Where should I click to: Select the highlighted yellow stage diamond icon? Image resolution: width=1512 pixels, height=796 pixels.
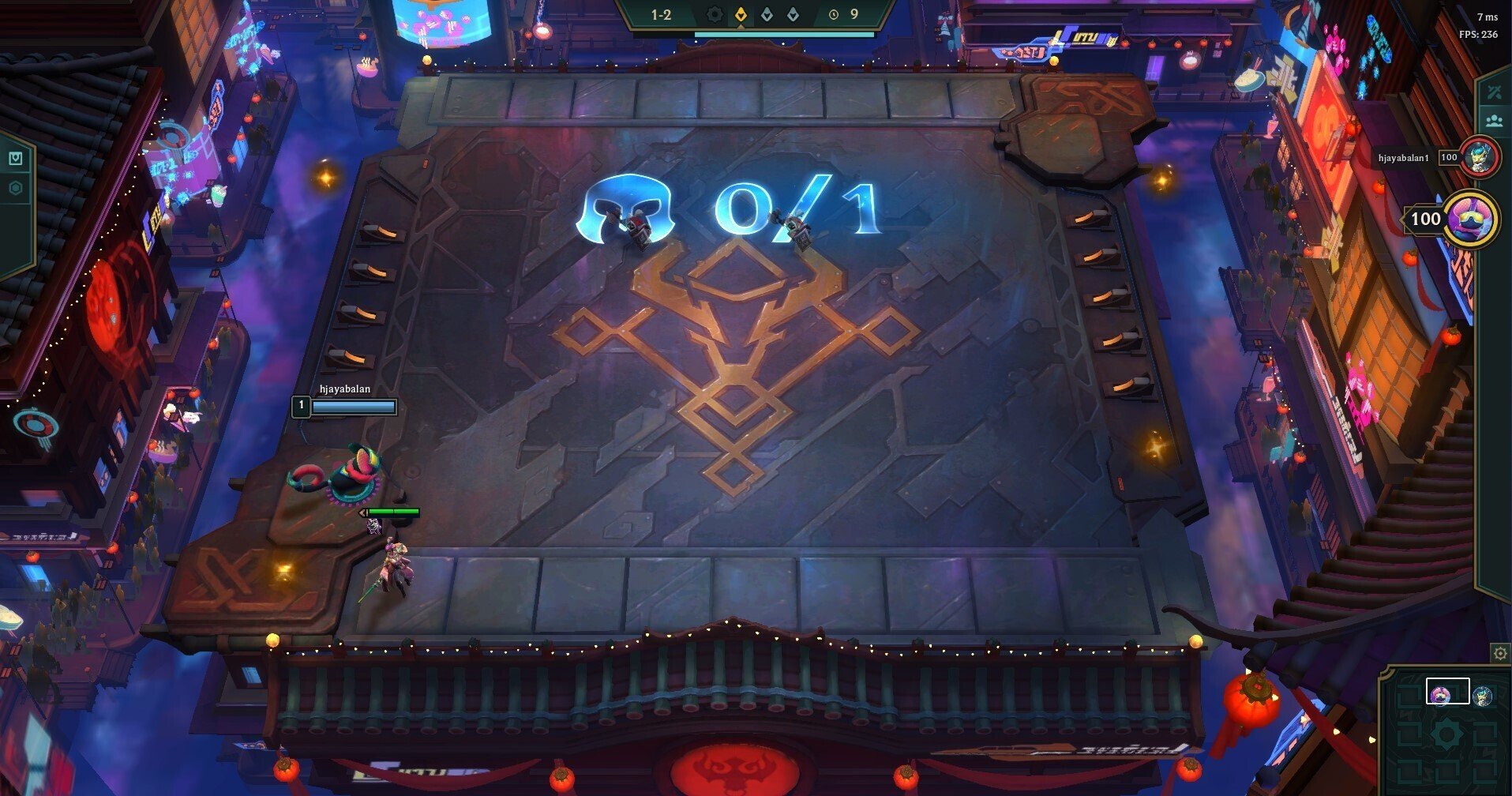(741, 14)
